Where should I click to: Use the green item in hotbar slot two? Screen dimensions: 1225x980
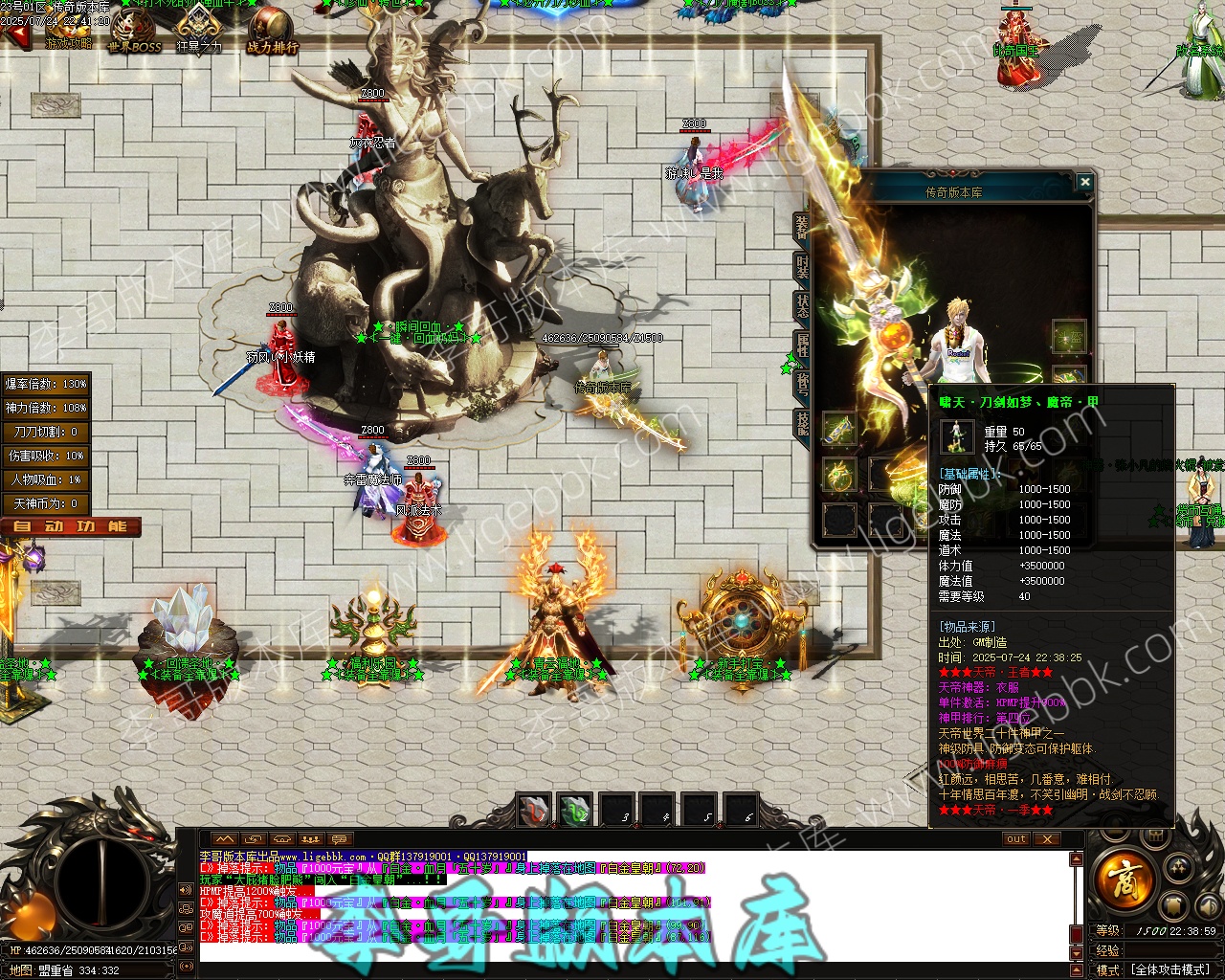tap(575, 811)
